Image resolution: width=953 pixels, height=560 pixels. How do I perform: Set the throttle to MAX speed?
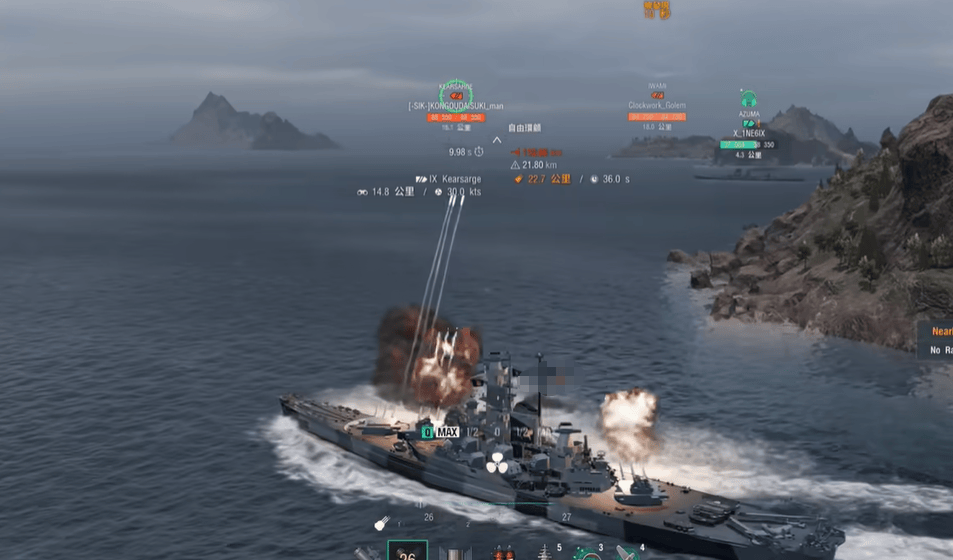pyautogui.click(x=446, y=432)
